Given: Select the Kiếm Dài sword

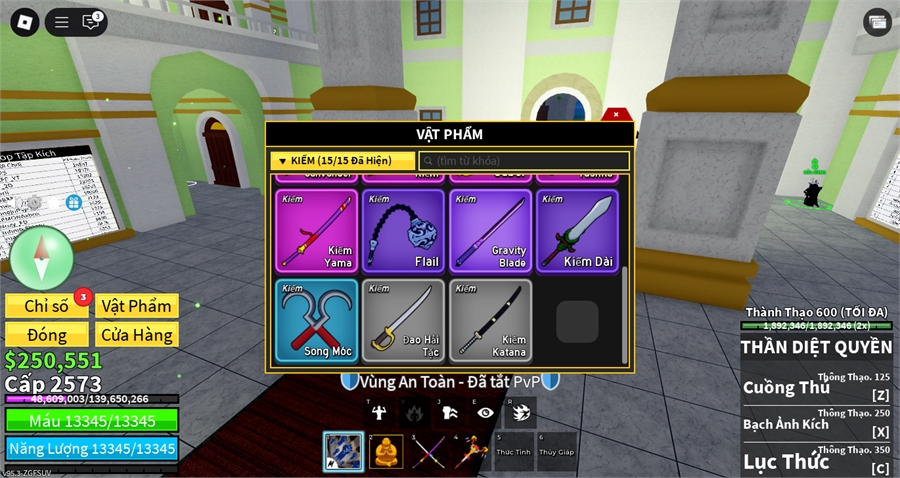Looking at the screenshot, I should click(577, 231).
